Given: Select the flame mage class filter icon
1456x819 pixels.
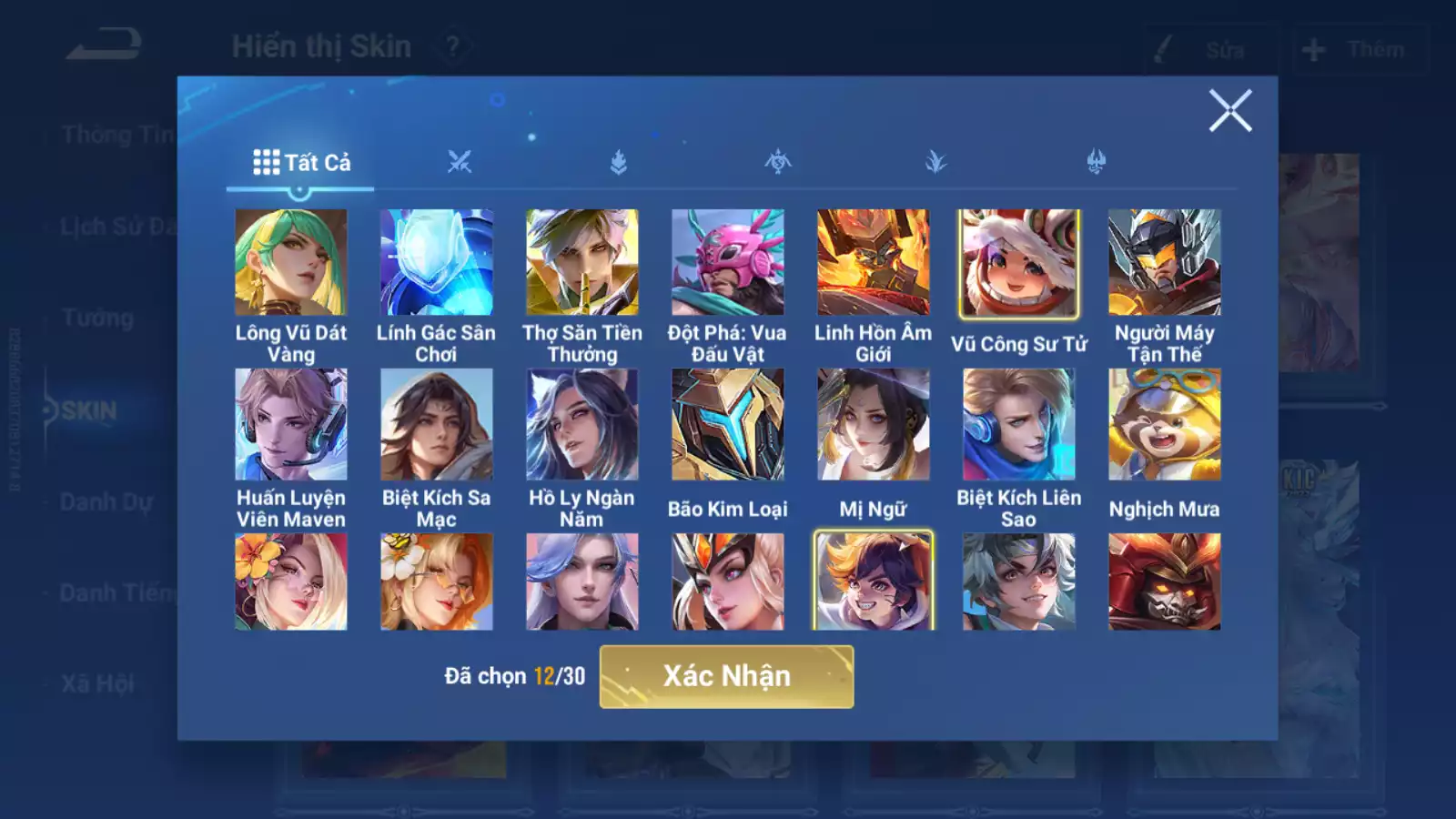Looking at the screenshot, I should pos(619,160).
